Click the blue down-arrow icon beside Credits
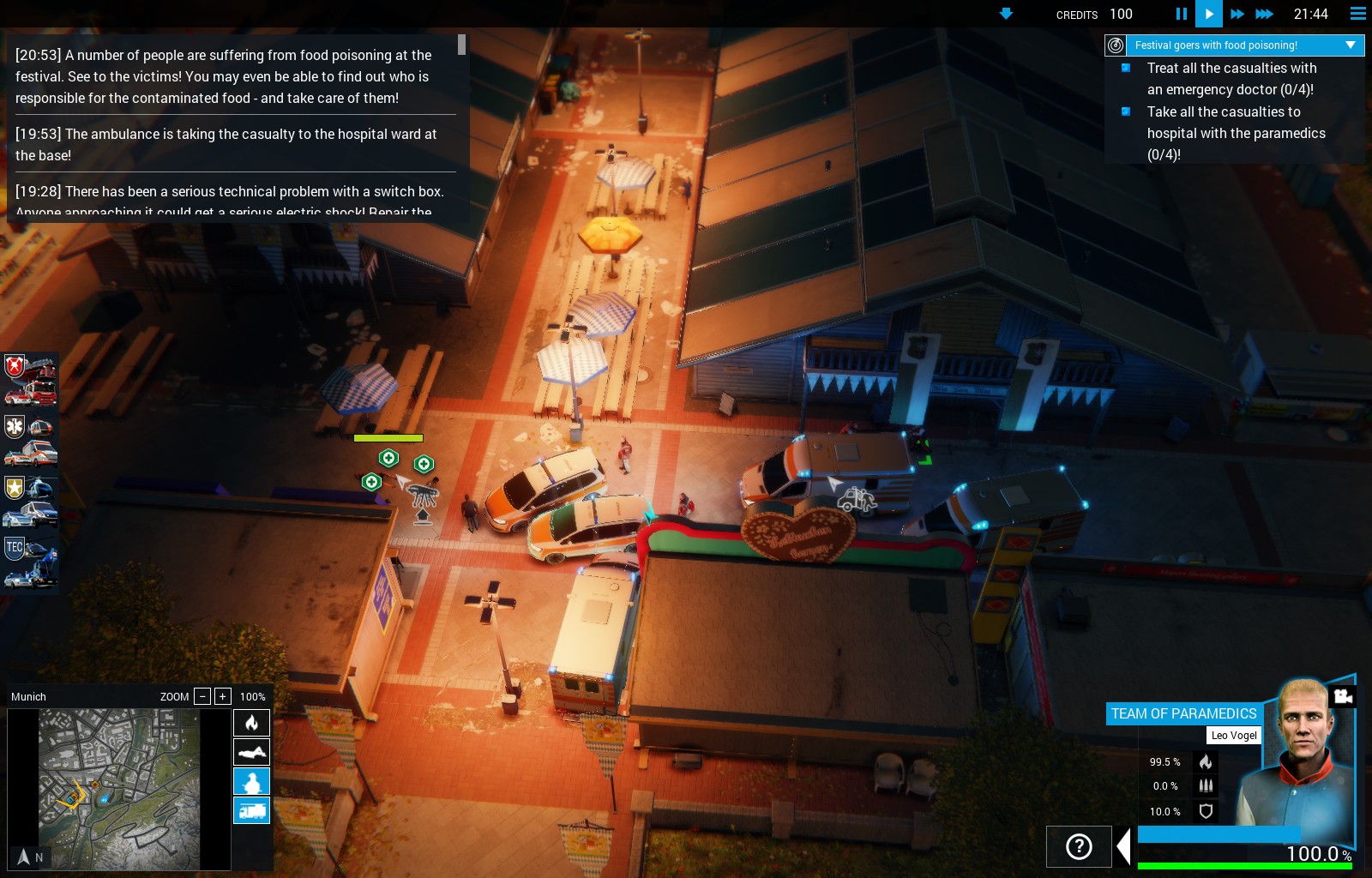This screenshot has width=1372, height=878. coord(1007,14)
